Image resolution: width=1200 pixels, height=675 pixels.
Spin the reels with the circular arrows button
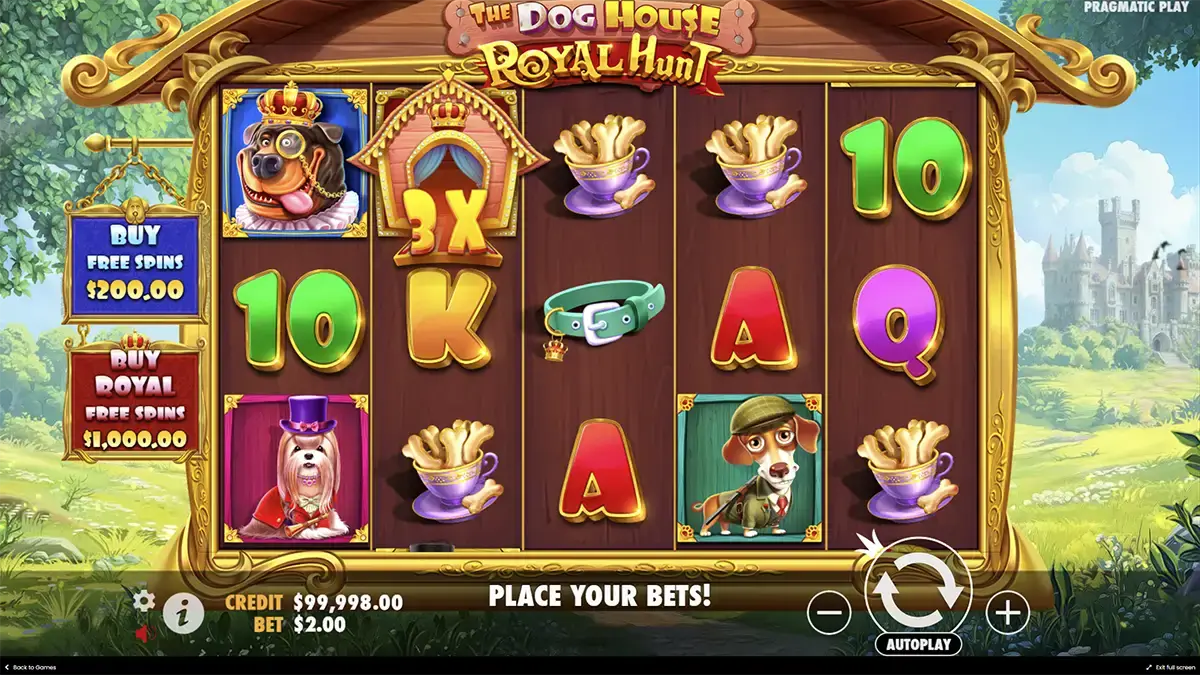918,591
